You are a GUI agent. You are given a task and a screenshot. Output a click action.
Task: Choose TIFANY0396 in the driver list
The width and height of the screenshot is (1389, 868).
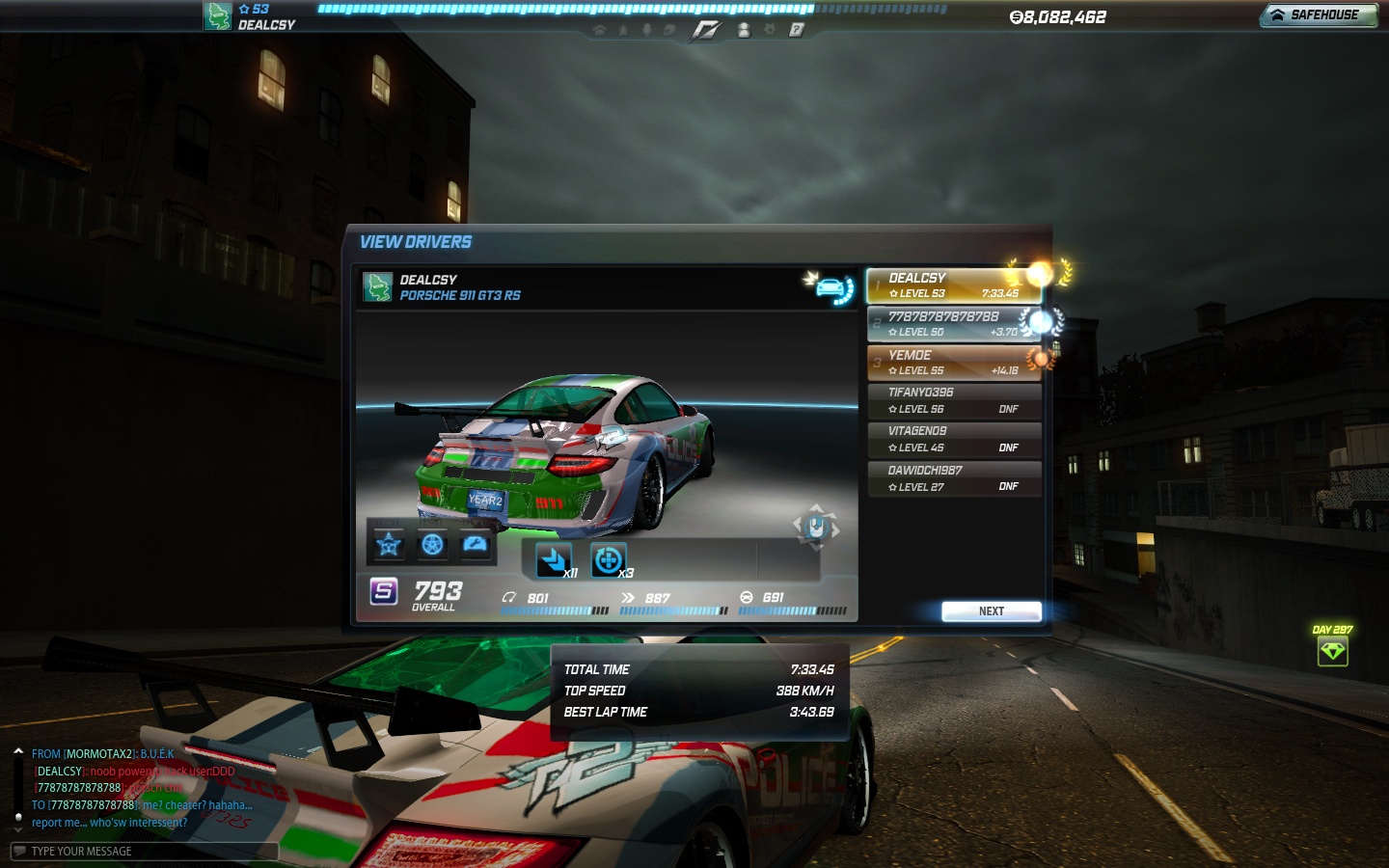[x=953, y=400]
